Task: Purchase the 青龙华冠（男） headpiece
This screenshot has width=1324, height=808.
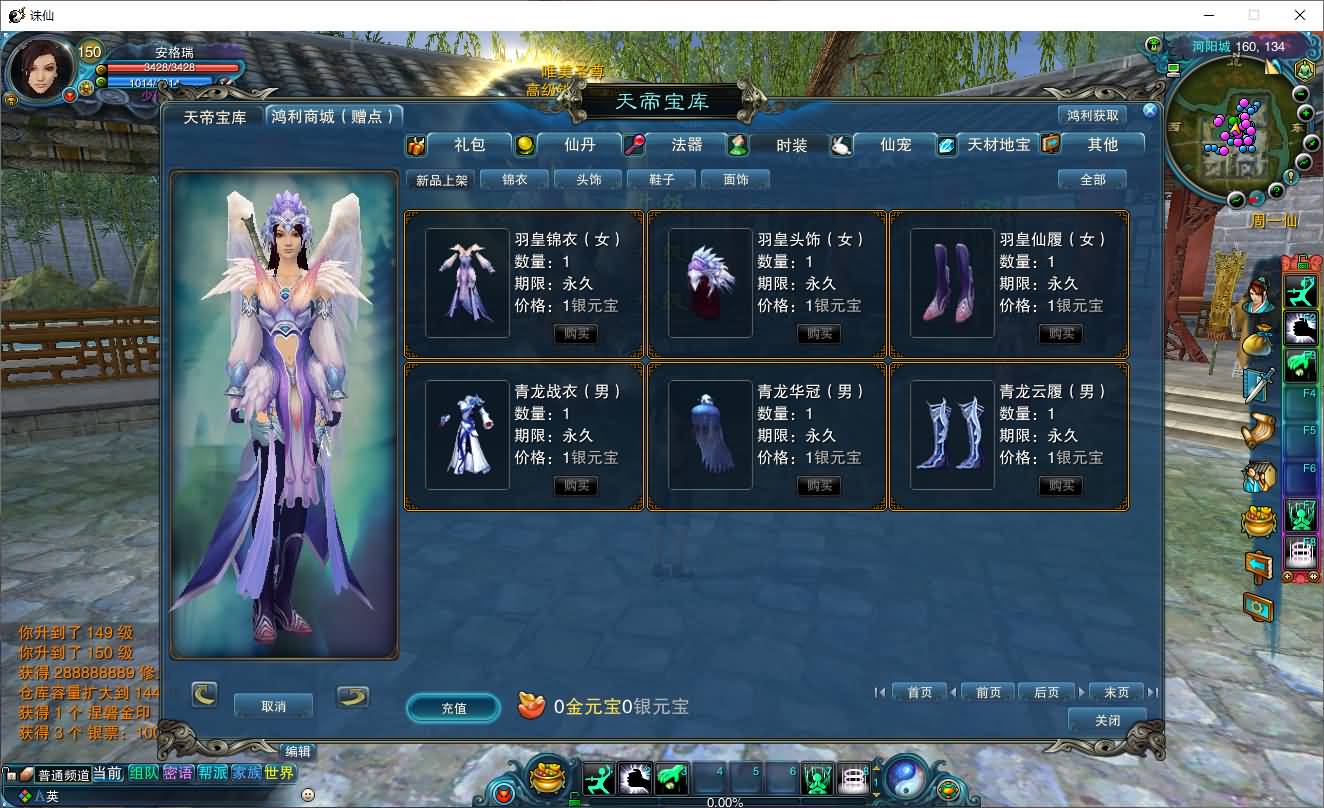Action: click(818, 486)
